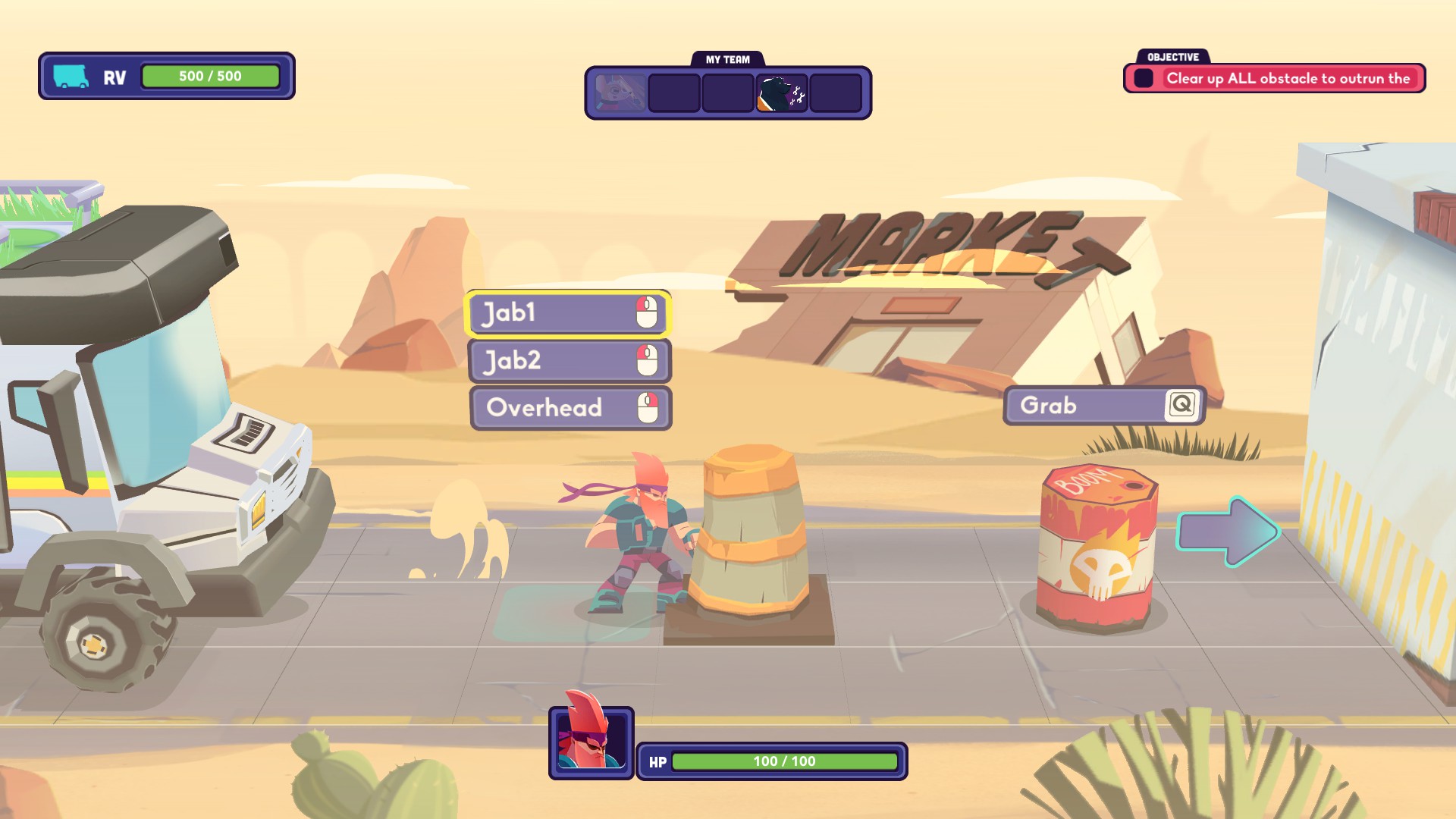Select the greyed-out team member portrait
The width and height of the screenshot is (1456, 819).
point(620,93)
